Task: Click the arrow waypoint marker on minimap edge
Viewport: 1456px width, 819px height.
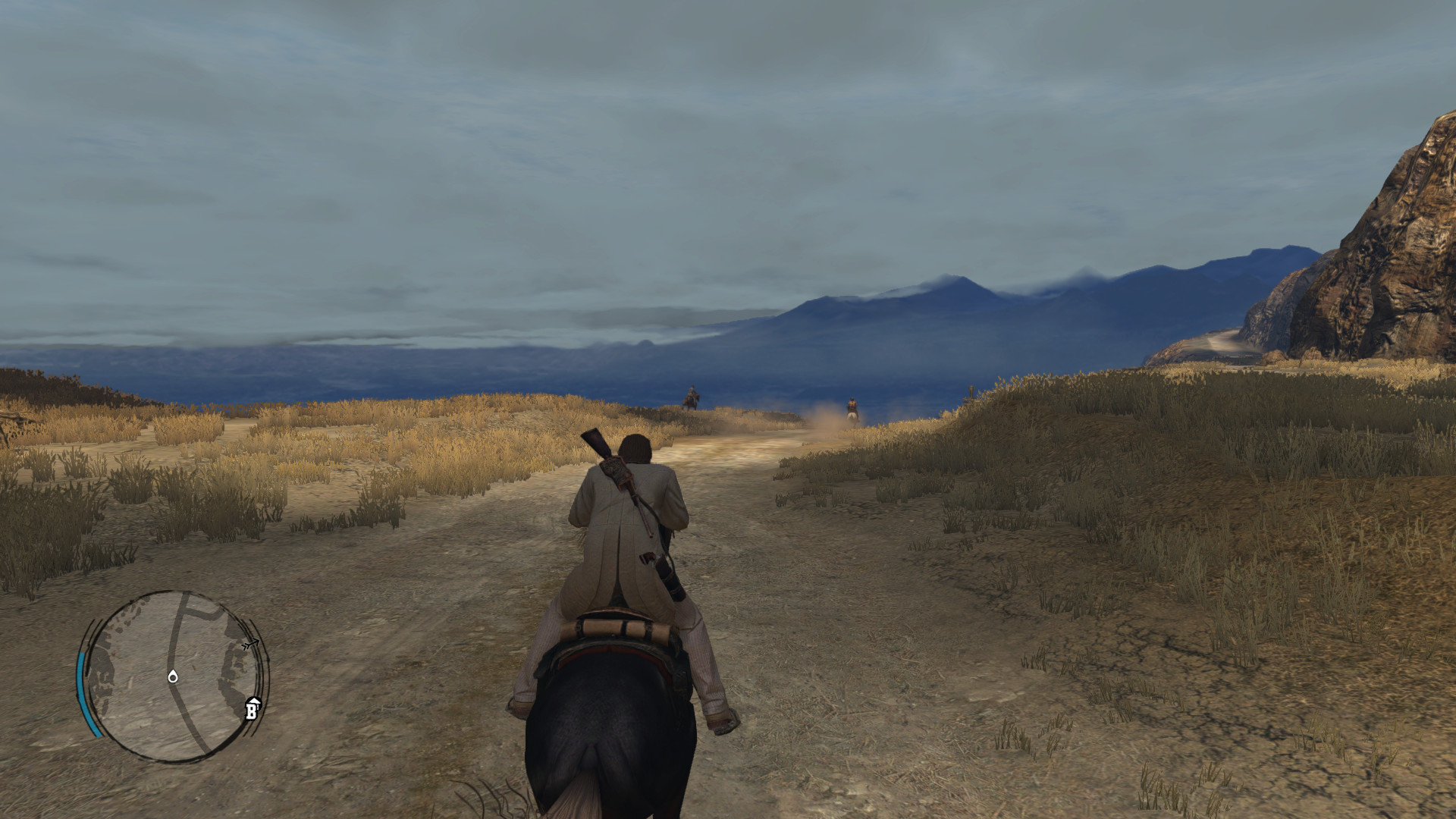Action: pyautogui.click(x=250, y=644)
